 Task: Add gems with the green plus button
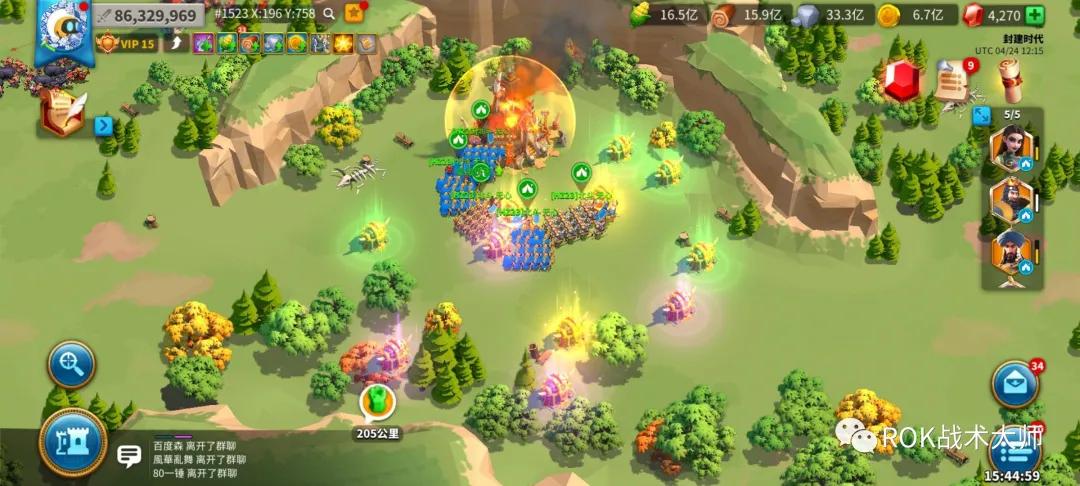click(1035, 15)
